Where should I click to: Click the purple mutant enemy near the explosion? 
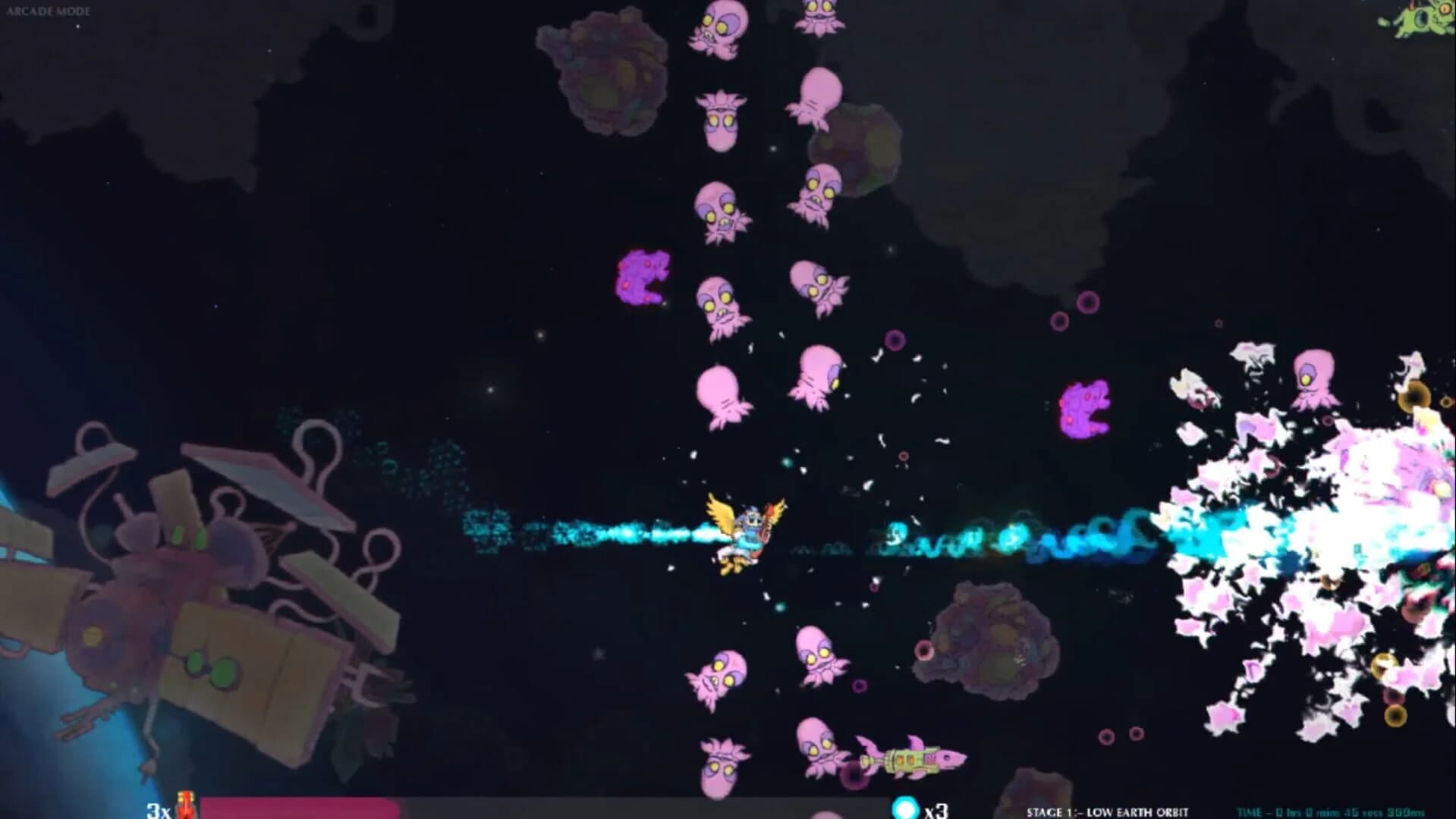click(x=1085, y=409)
